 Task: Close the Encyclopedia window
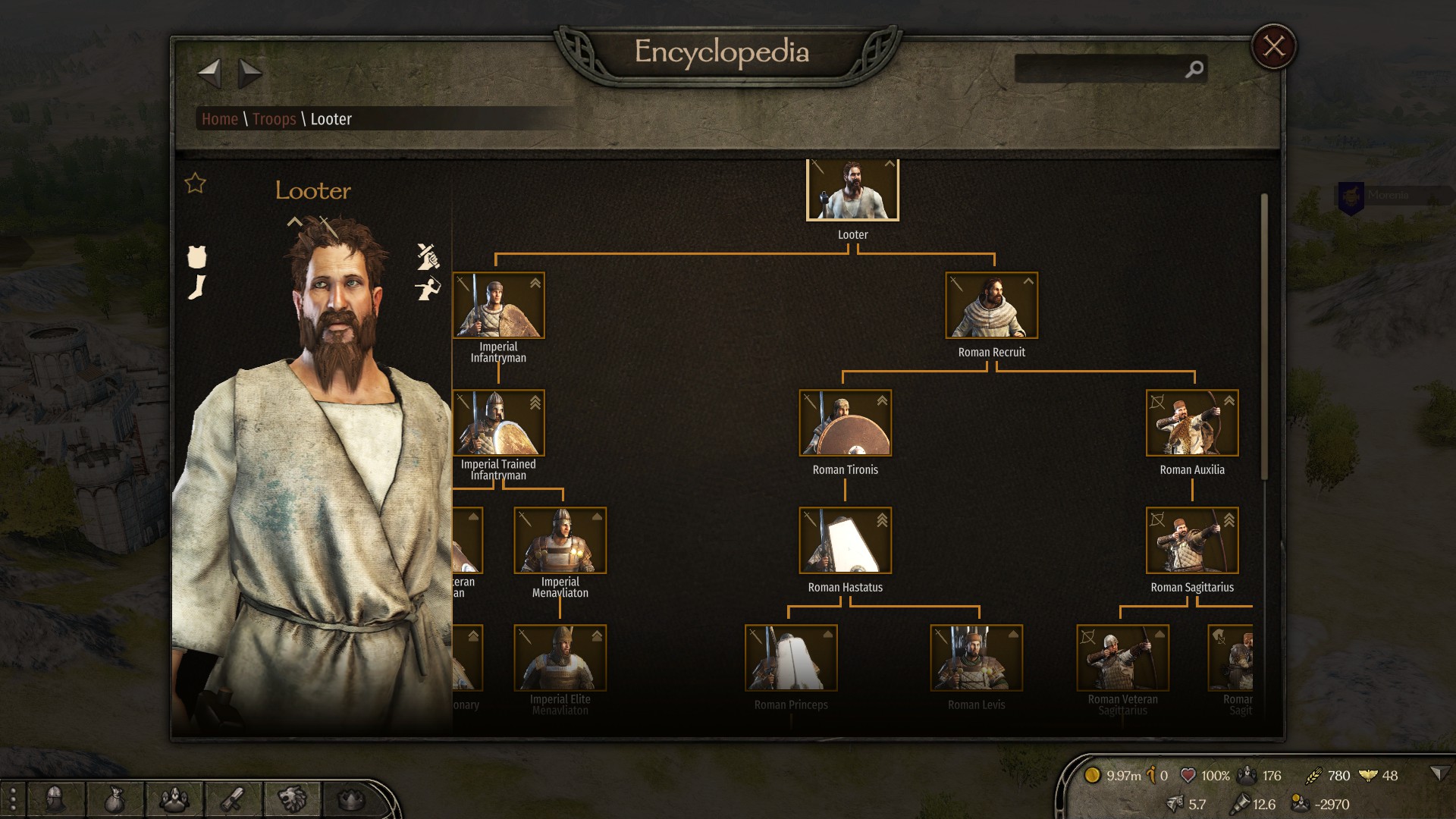pos(1273,47)
